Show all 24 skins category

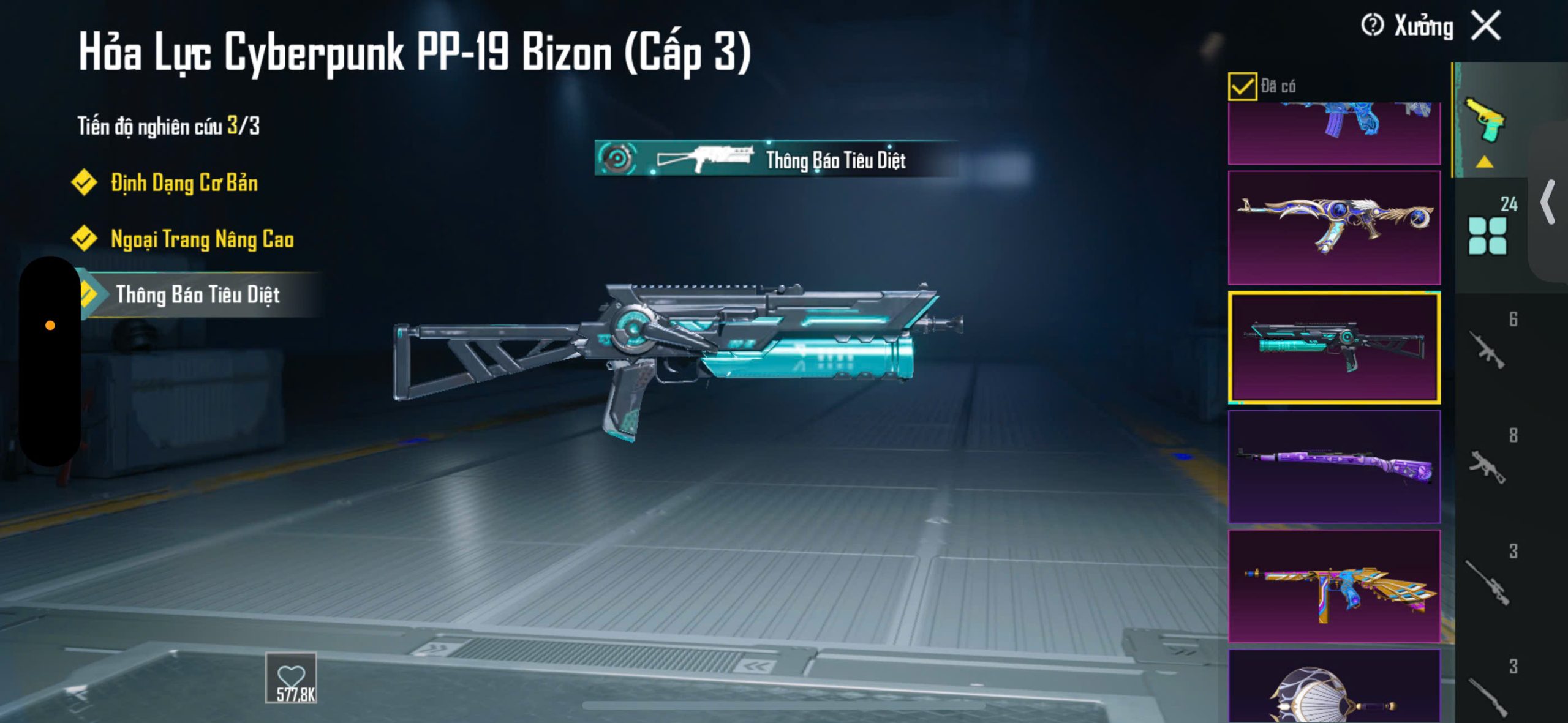pyautogui.click(x=1488, y=231)
